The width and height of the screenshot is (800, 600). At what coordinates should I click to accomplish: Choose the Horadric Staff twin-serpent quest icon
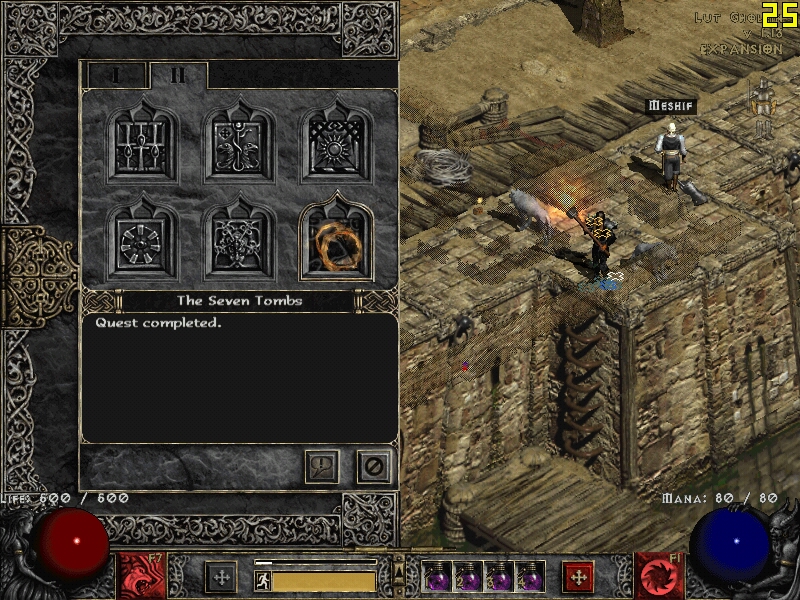point(240,140)
